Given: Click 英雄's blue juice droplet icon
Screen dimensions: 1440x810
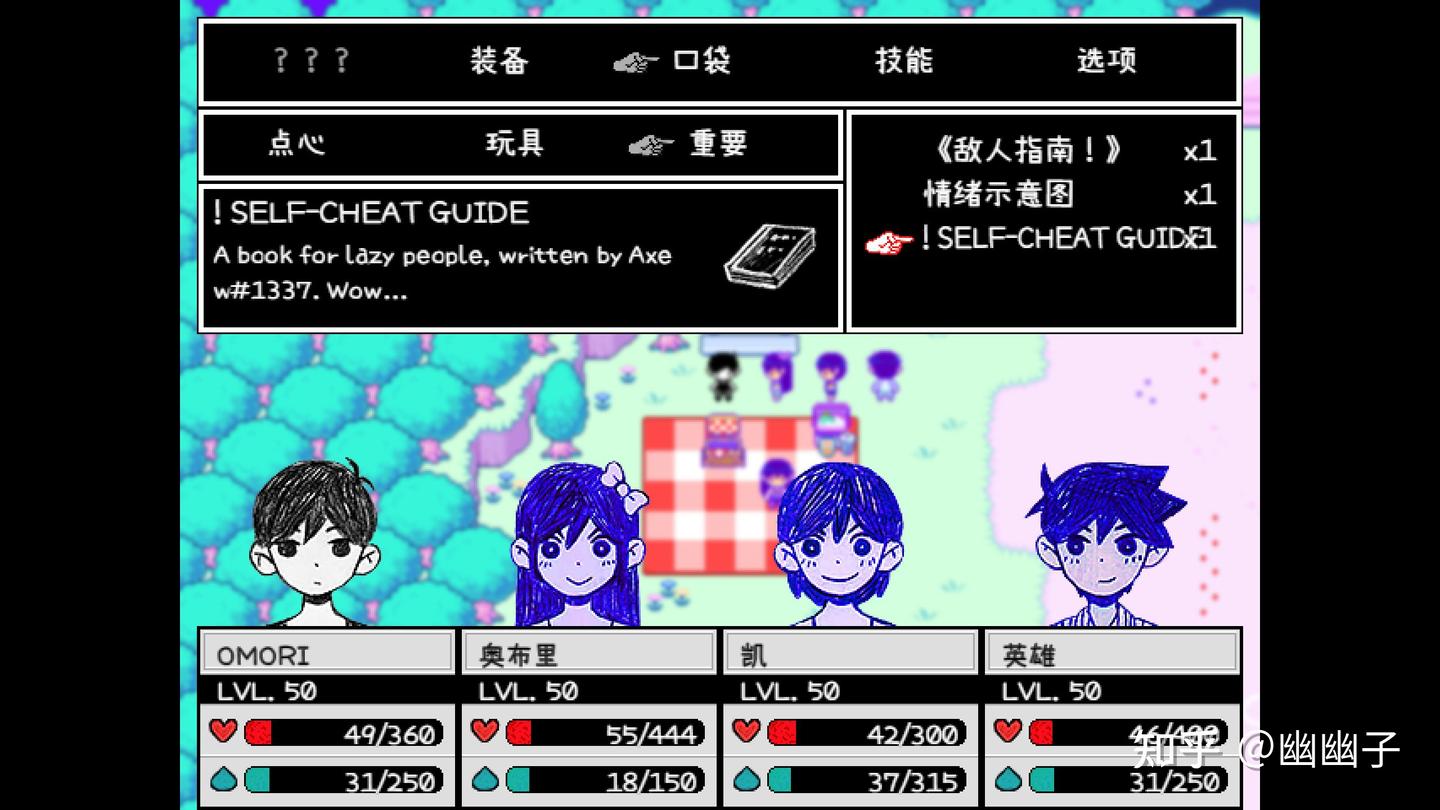Looking at the screenshot, I should coord(1010,780).
